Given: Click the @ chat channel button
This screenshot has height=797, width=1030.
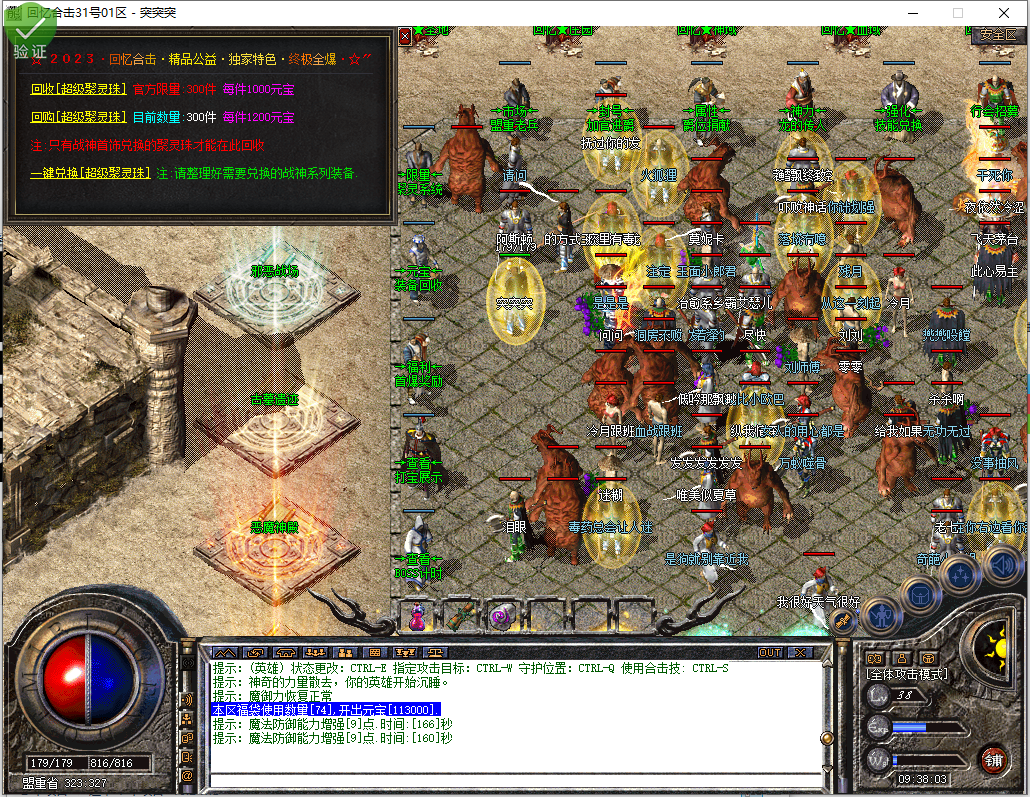Looking at the screenshot, I should [x=187, y=775].
